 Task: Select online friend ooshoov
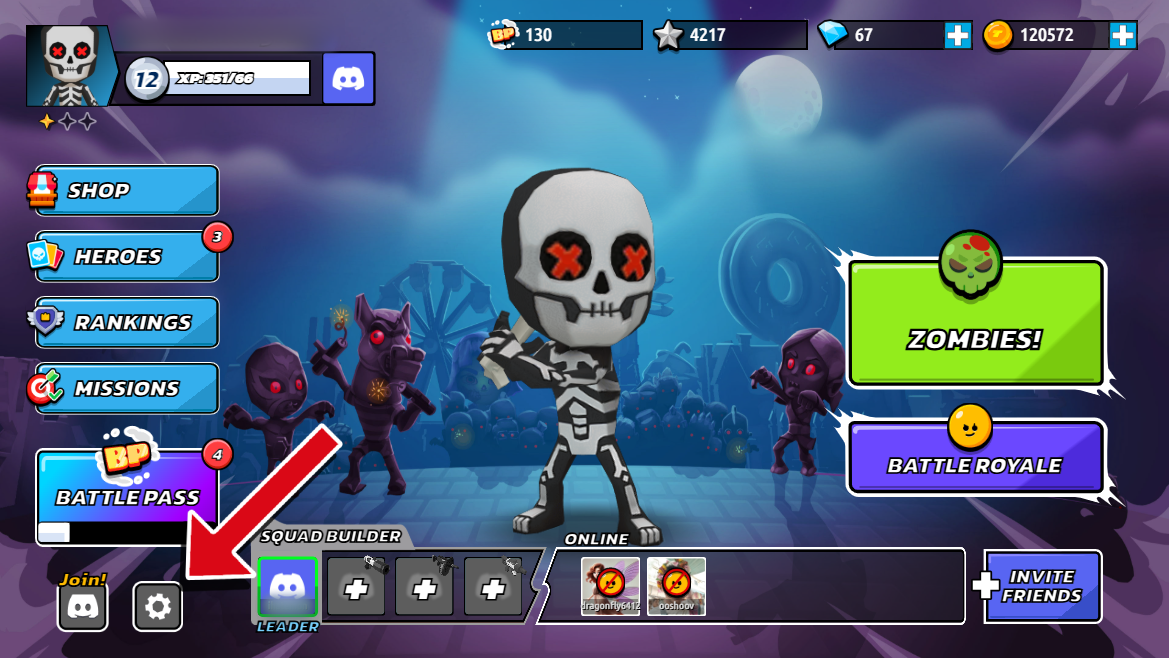676,585
